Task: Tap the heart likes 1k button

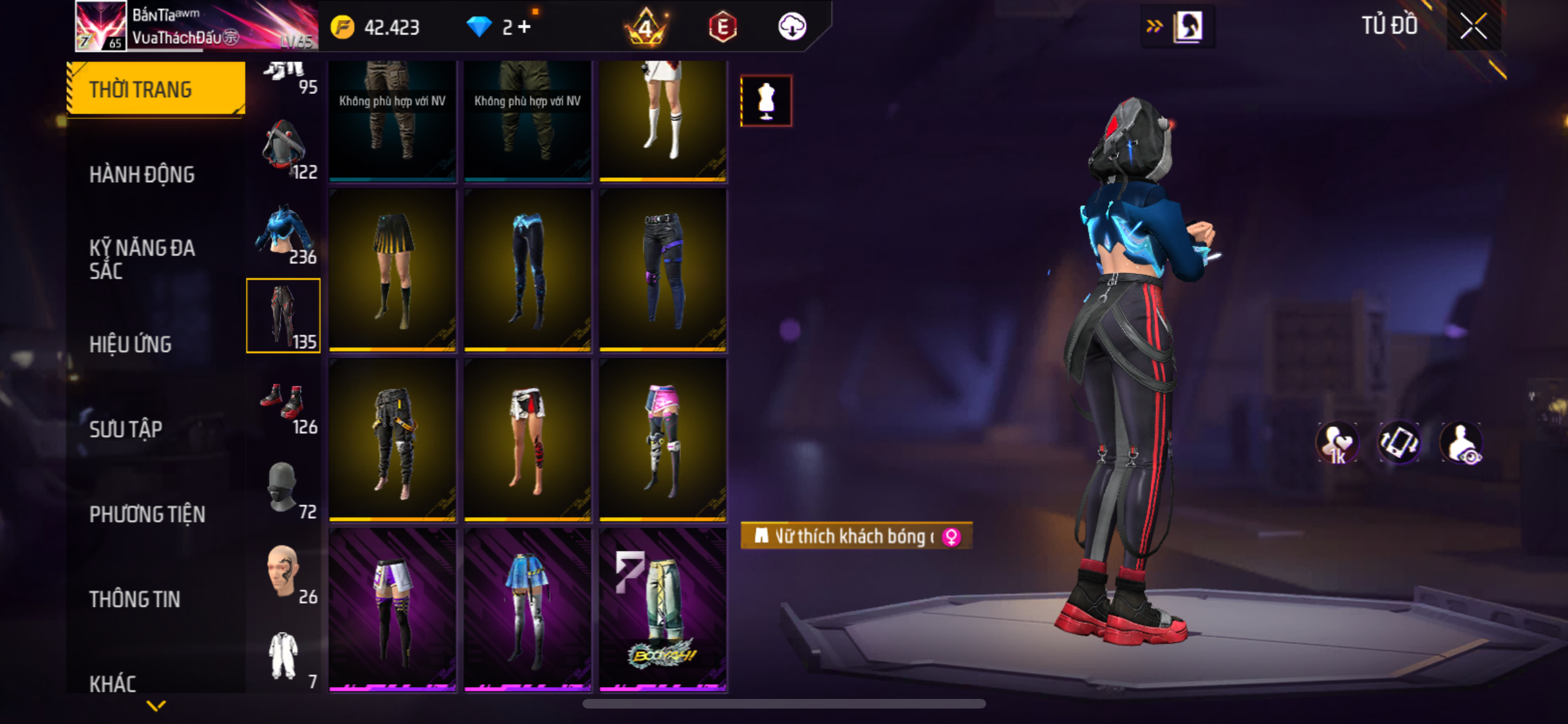Action: tap(1337, 443)
